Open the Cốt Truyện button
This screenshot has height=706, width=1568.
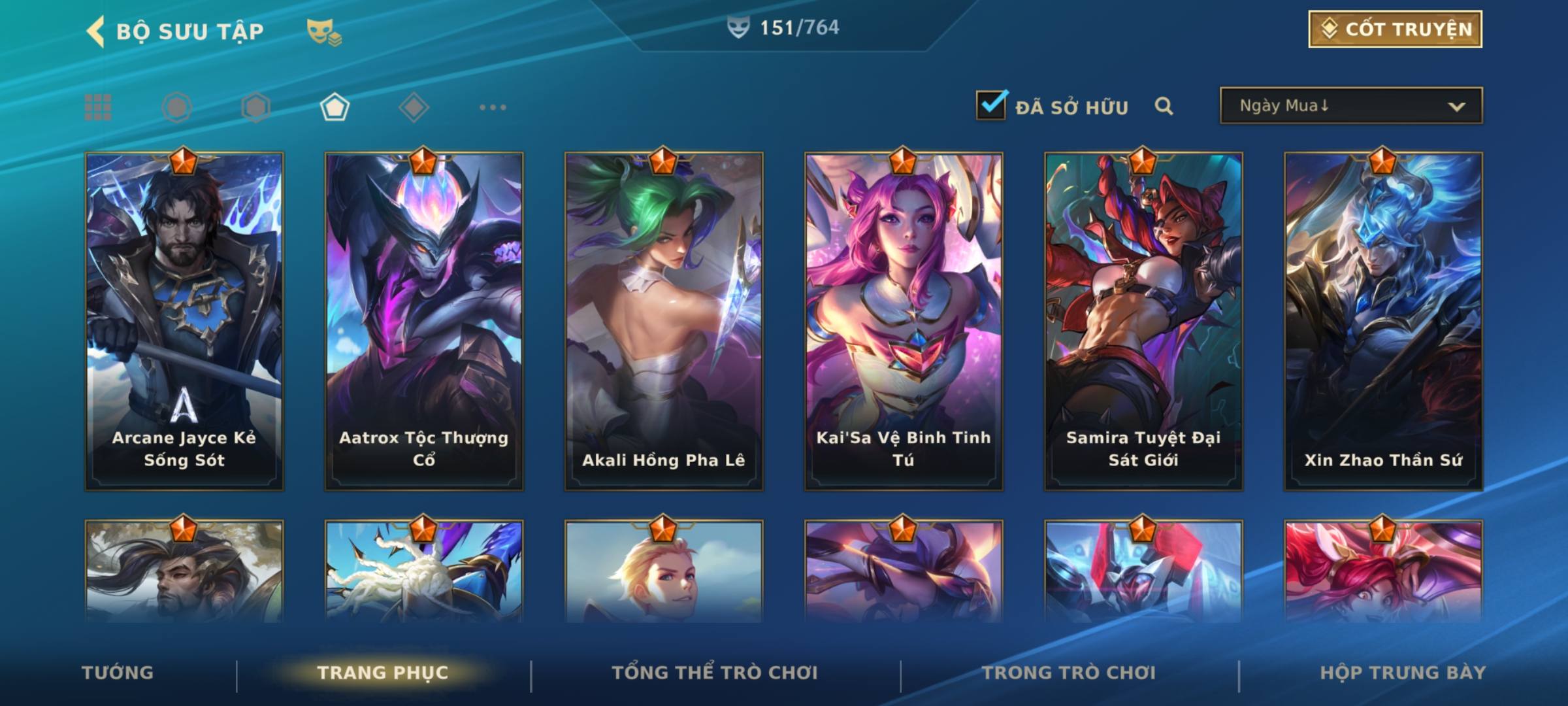pos(1395,29)
